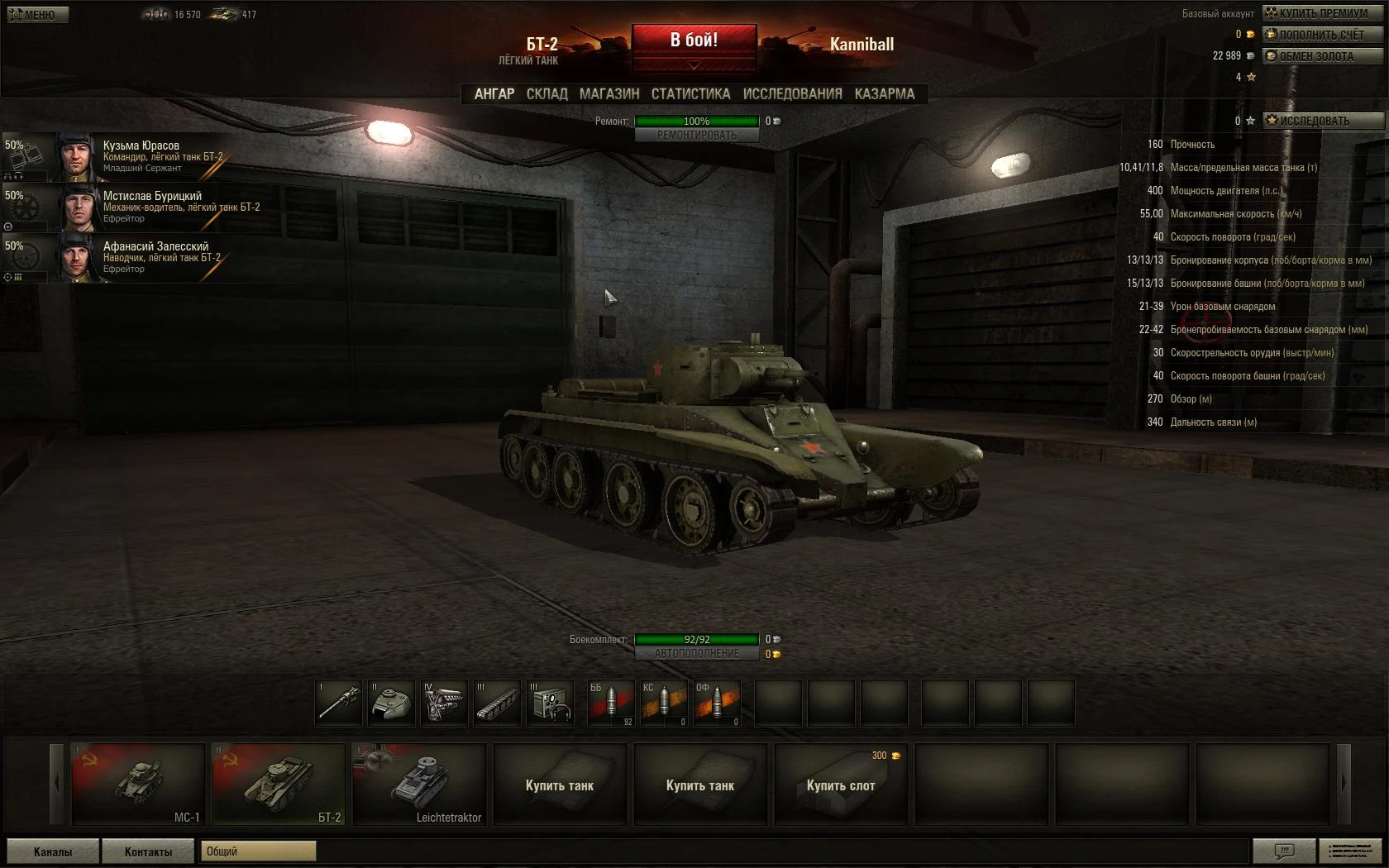The image size is (1389, 868).
Task: Click Купить слот to buy a slot
Action: click(841, 785)
